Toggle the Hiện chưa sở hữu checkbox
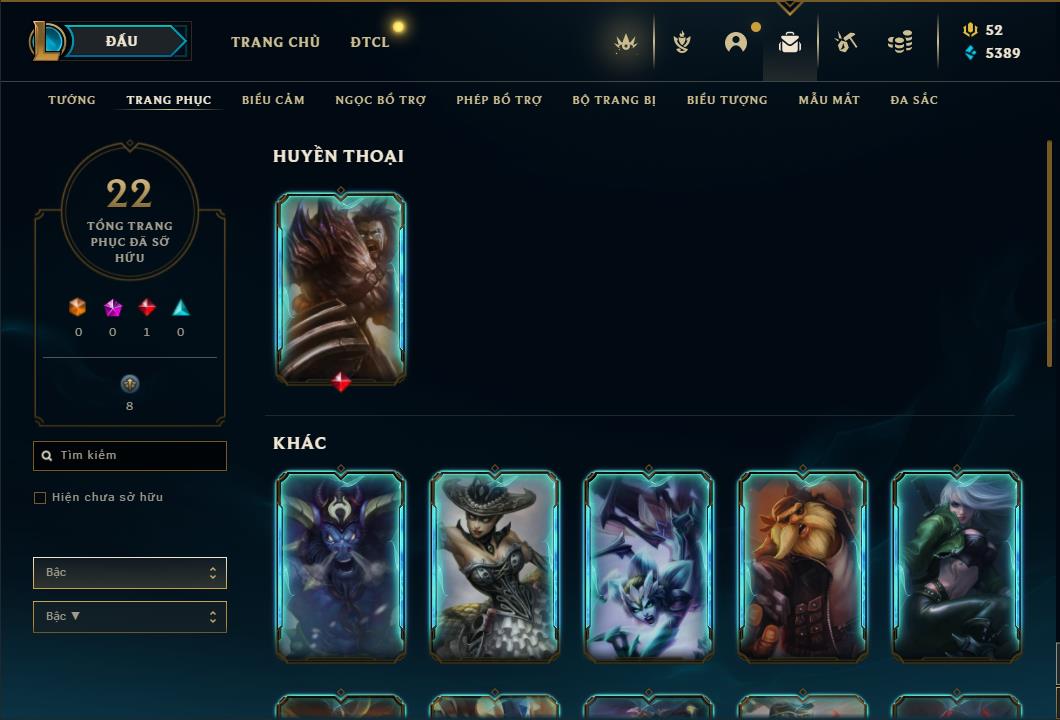This screenshot has width=1060, height=720. (40, 498)
